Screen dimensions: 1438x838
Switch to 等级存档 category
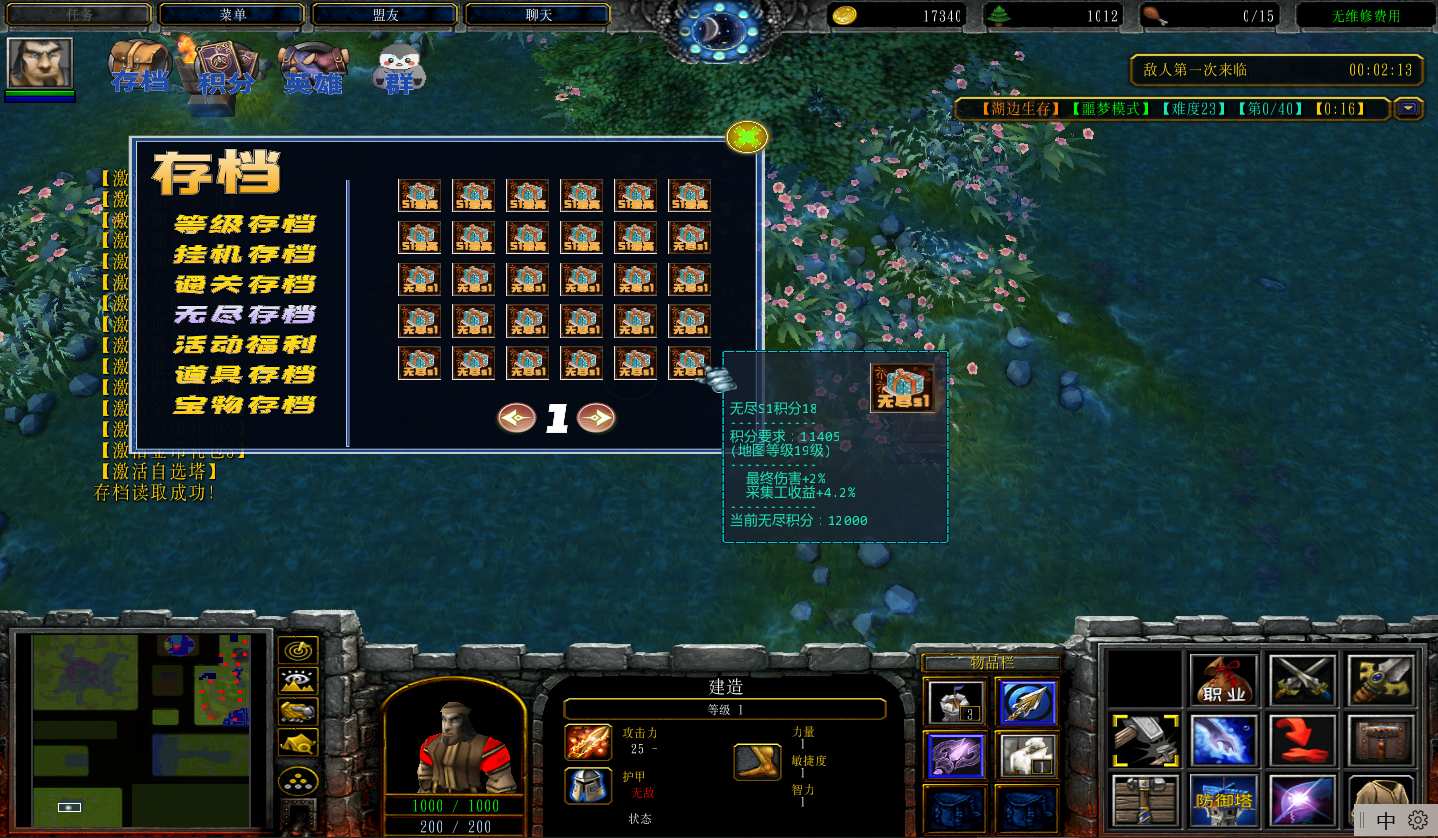245,224
